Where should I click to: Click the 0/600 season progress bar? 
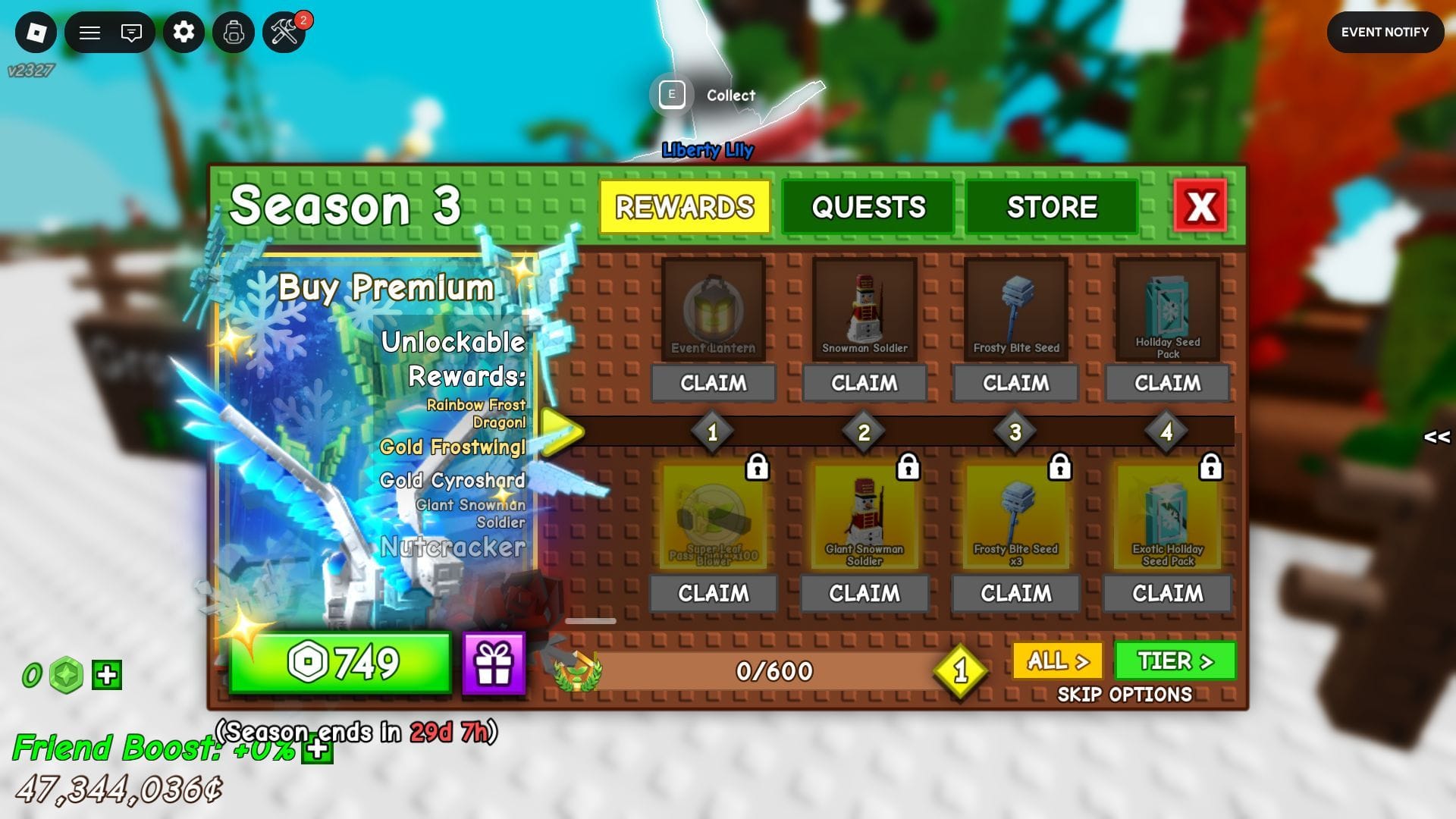pos(773,672)
